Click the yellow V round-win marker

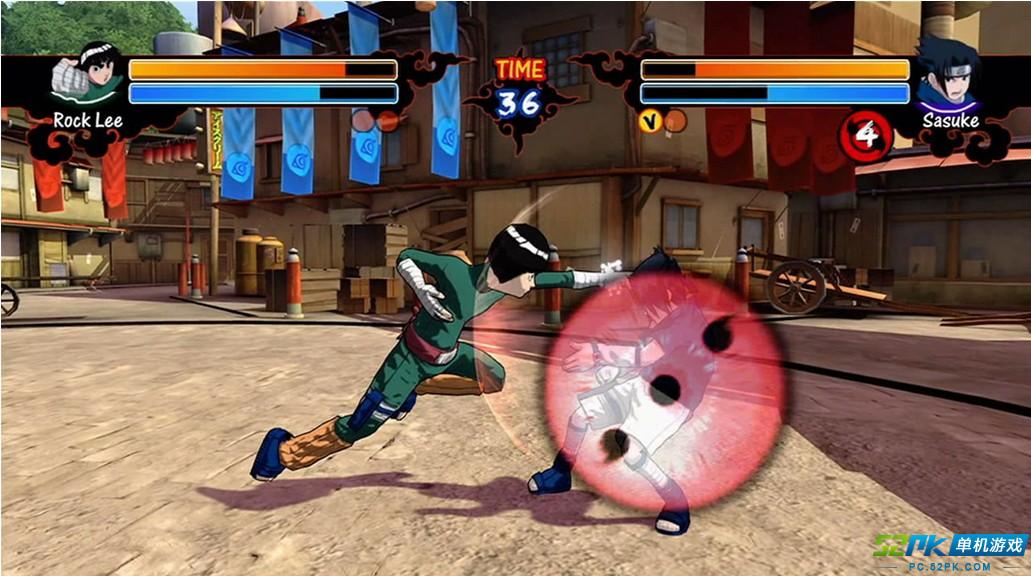(649, 121)
